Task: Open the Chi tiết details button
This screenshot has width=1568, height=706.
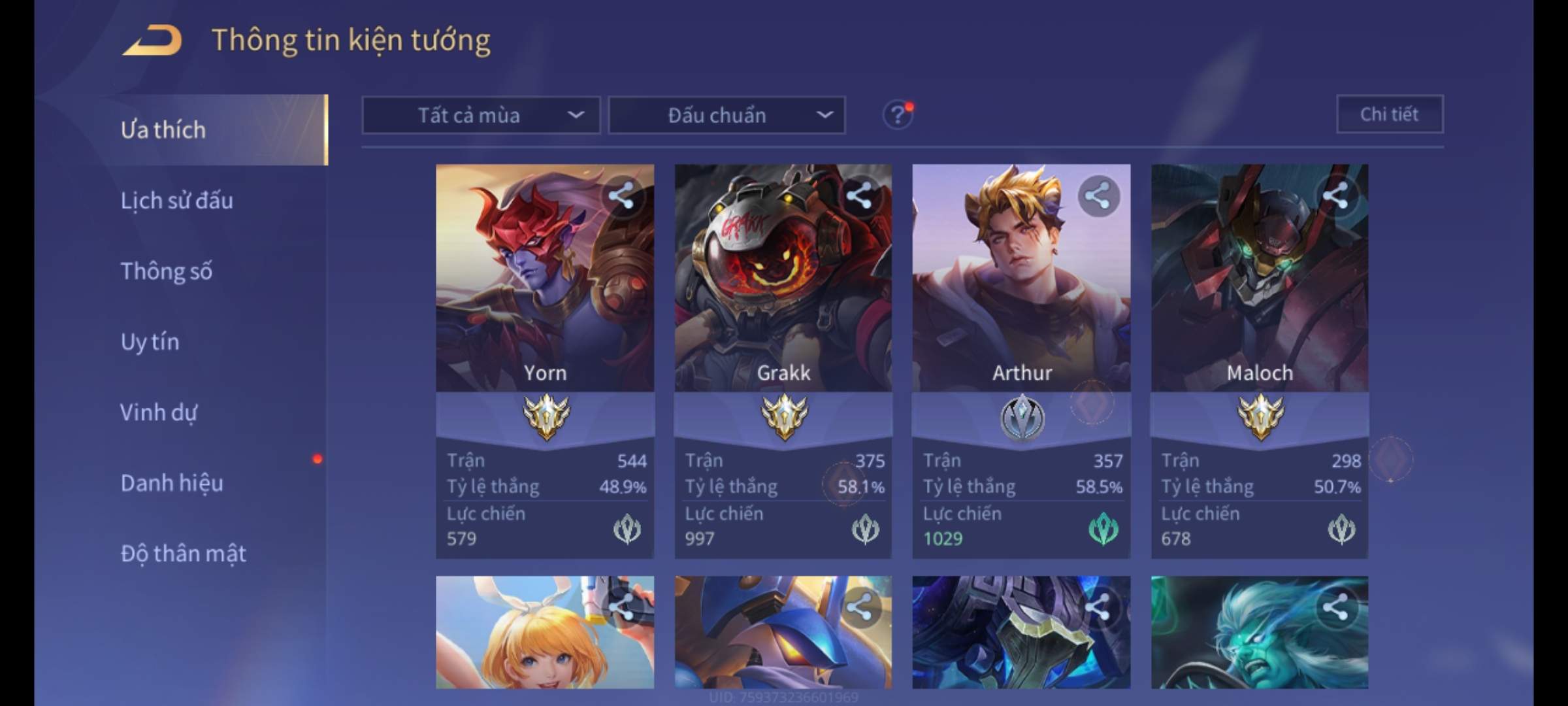Action: coord(1390,114)
